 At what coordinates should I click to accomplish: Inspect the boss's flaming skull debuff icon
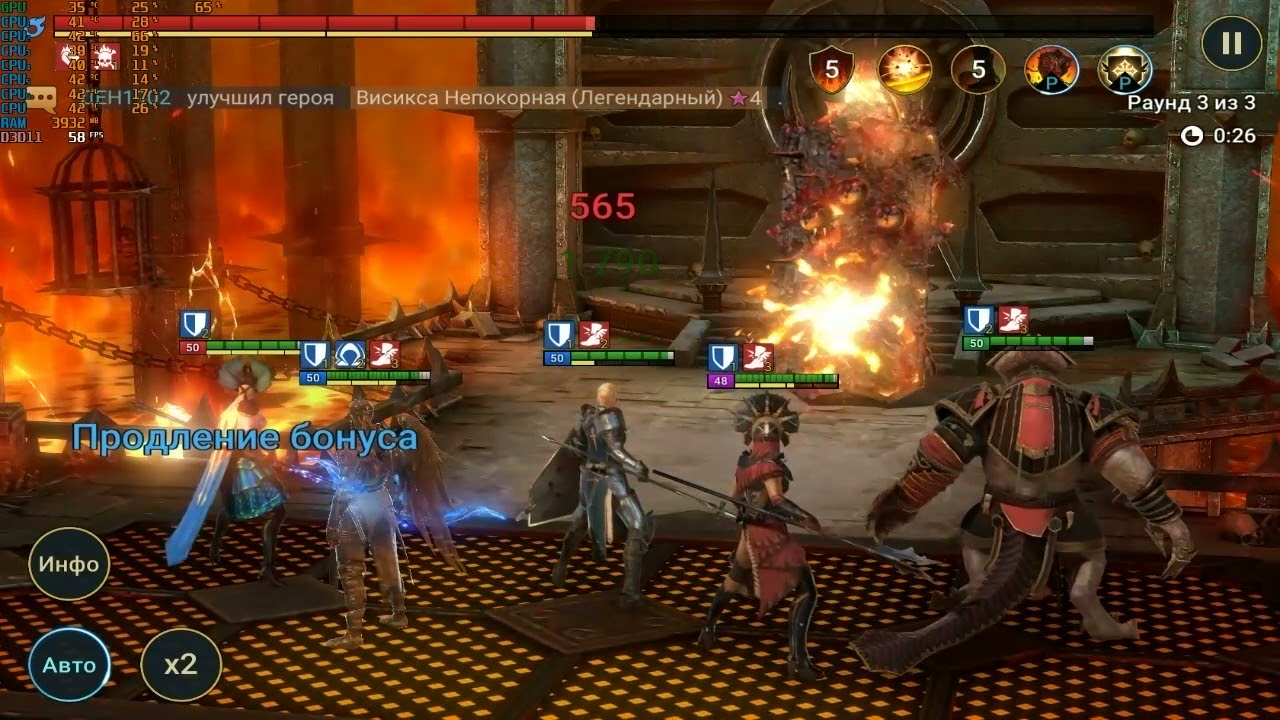coord(105,55)
